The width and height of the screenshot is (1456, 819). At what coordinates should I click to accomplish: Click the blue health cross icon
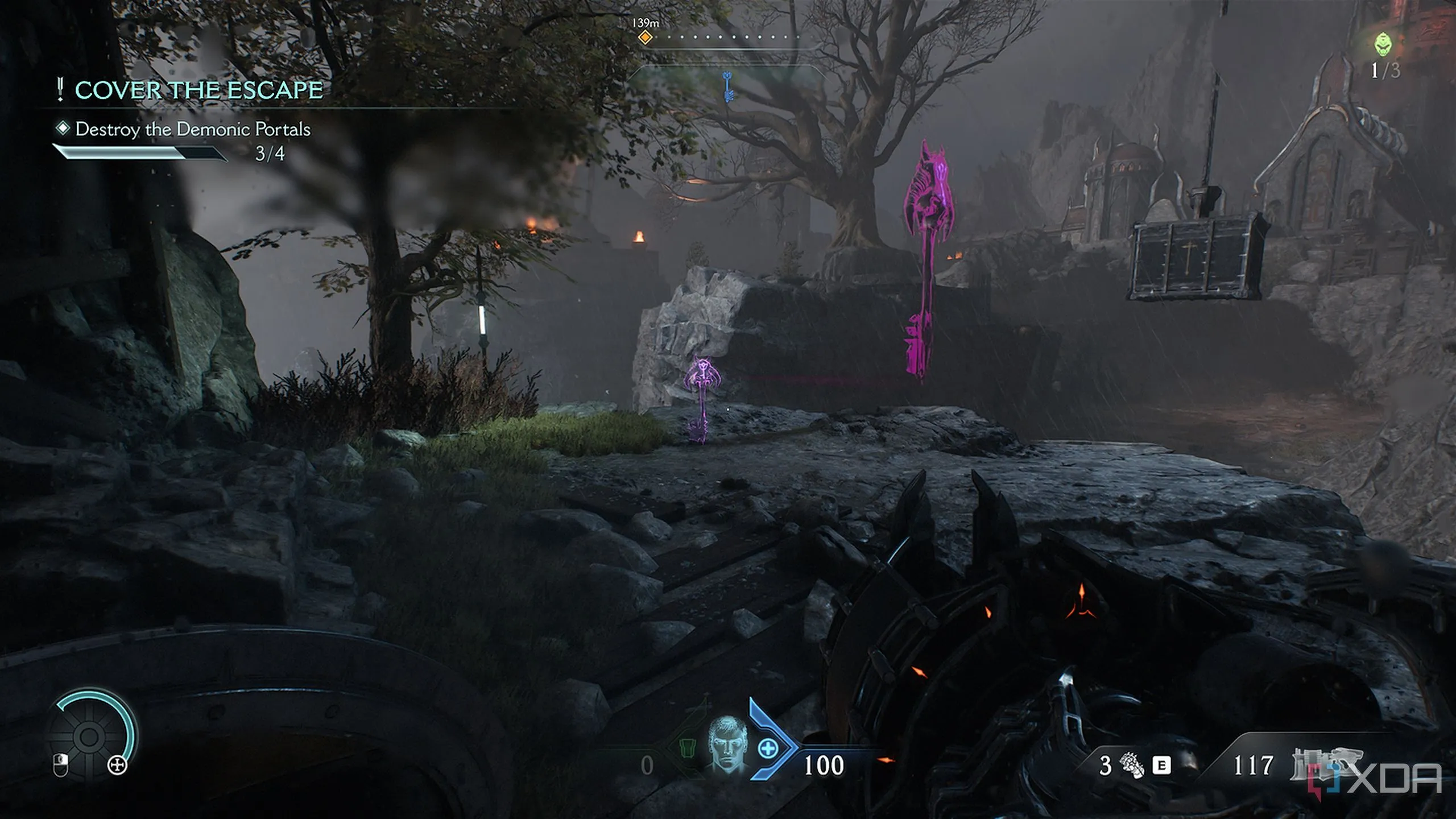pyautogui.click(x=768, y=748)
